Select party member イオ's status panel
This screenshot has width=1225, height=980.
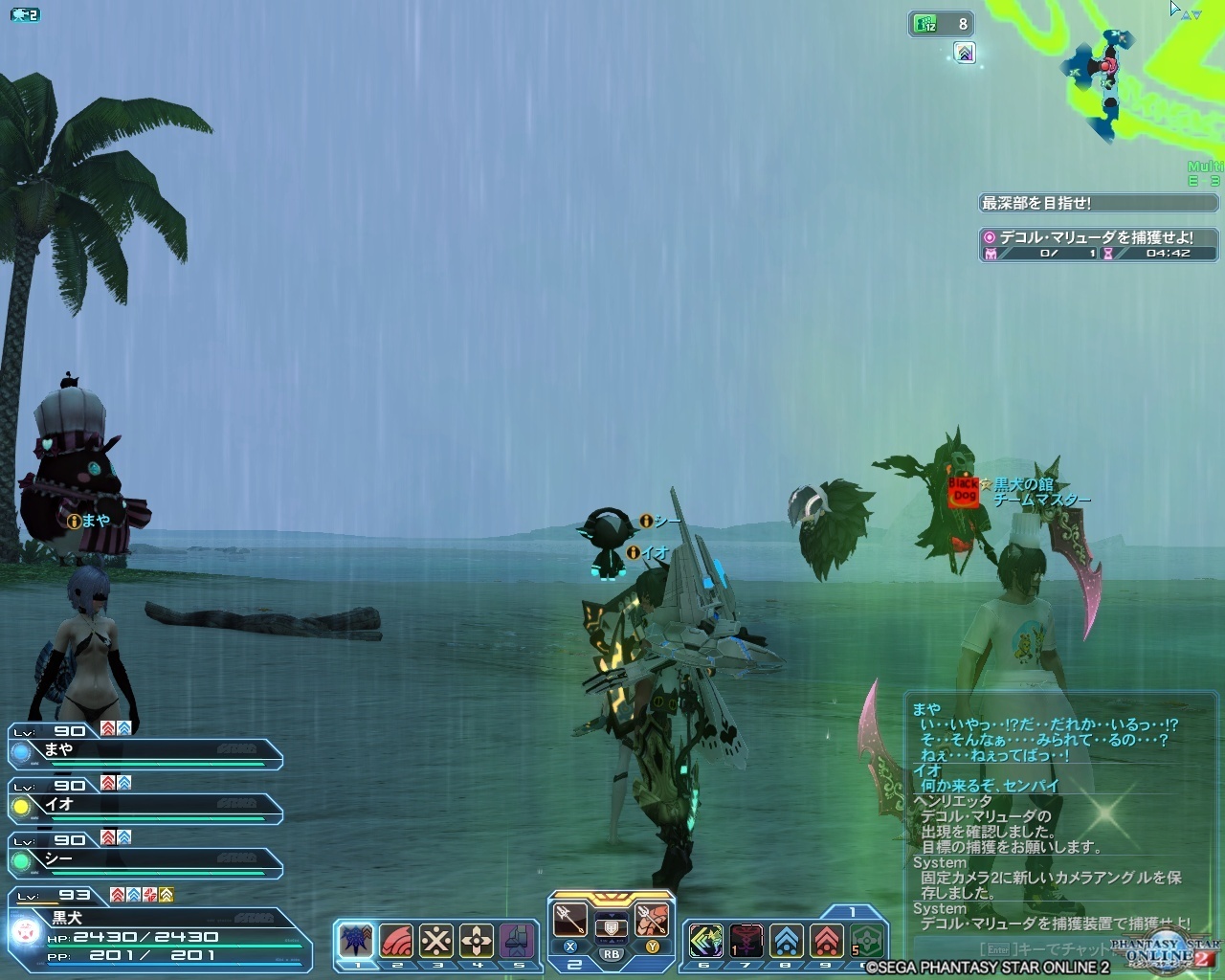click(x=145, y=804)
